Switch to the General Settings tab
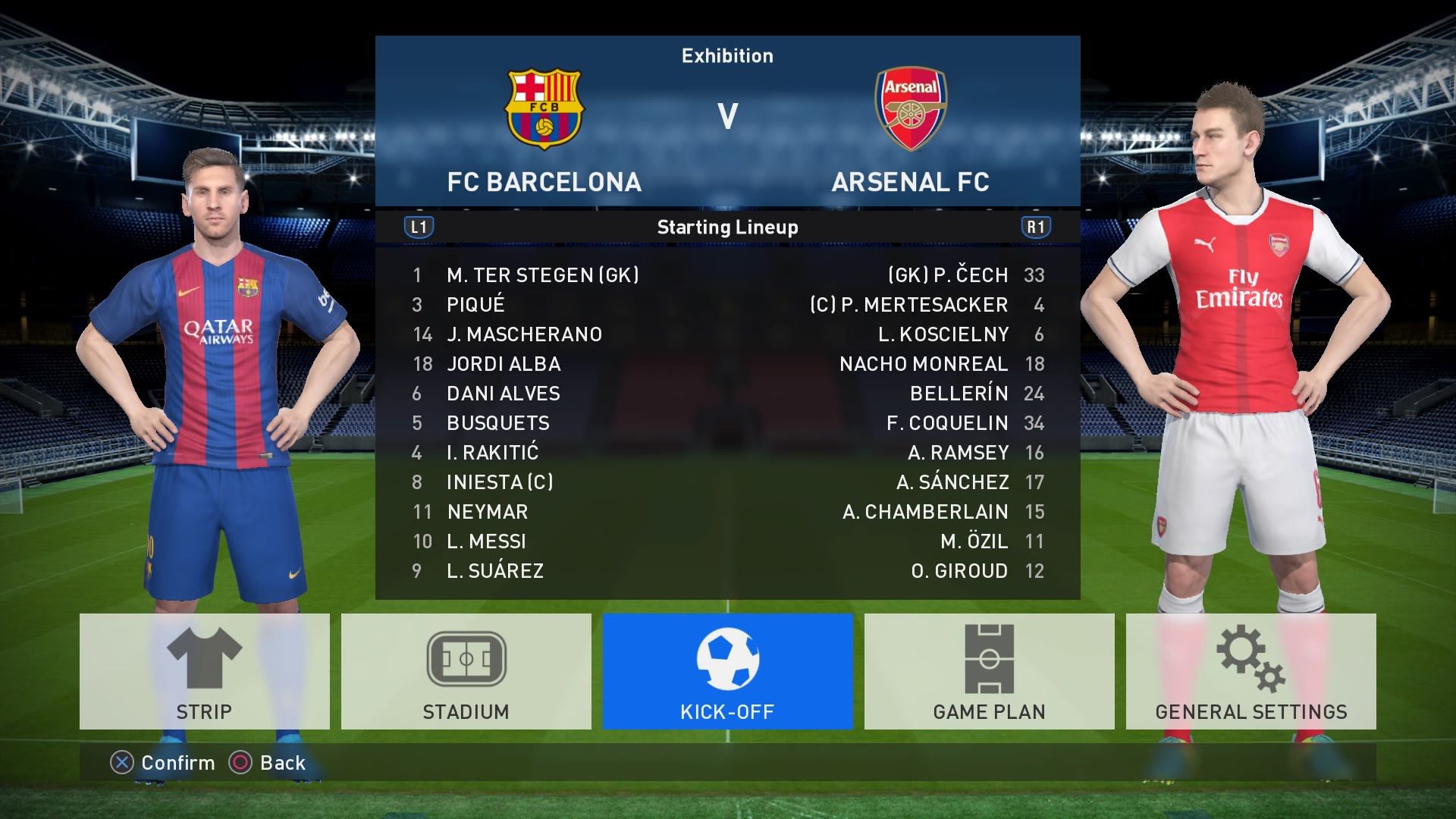 point(1251,711)
